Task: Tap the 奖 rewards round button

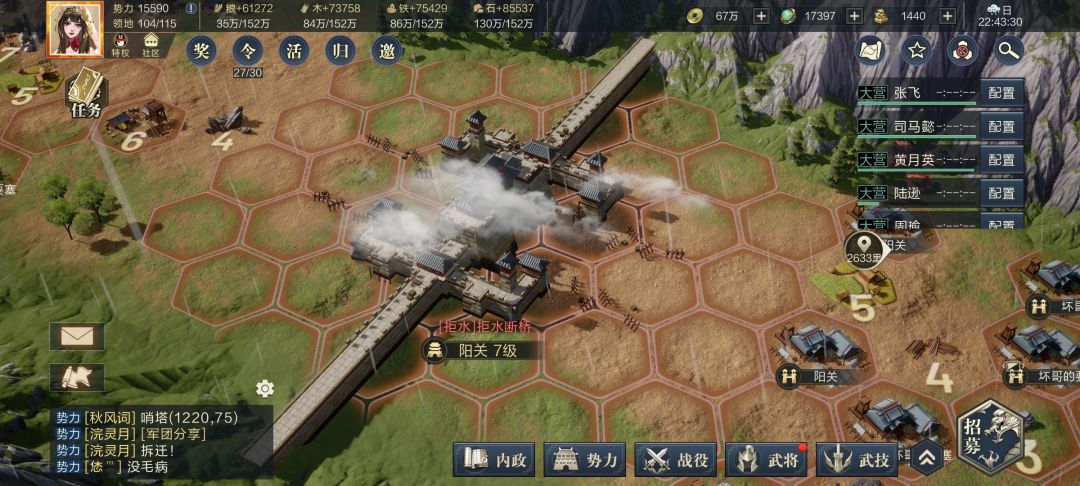Action: coord(203,49)
